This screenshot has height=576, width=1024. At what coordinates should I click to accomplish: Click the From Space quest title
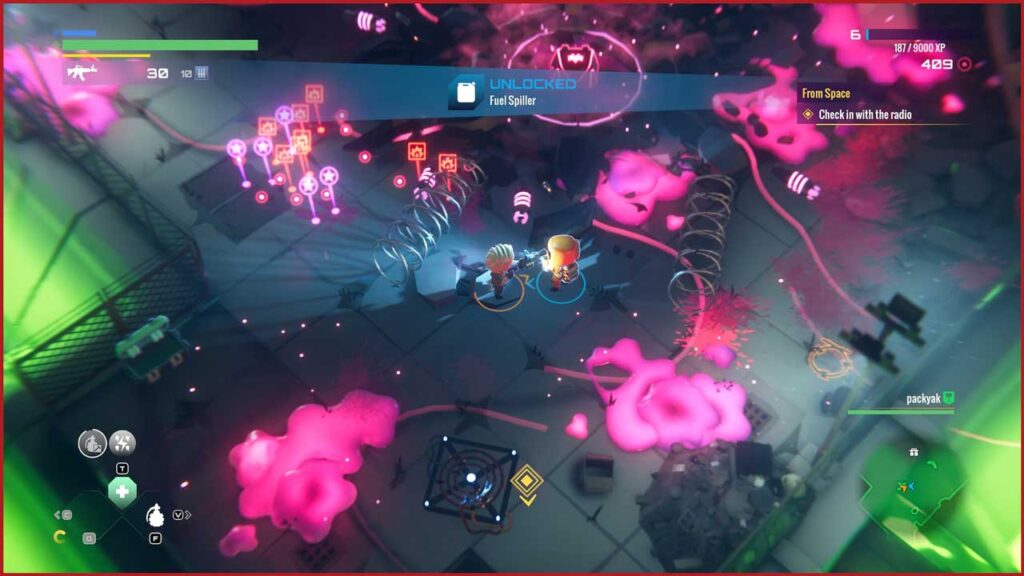[826, 94]
